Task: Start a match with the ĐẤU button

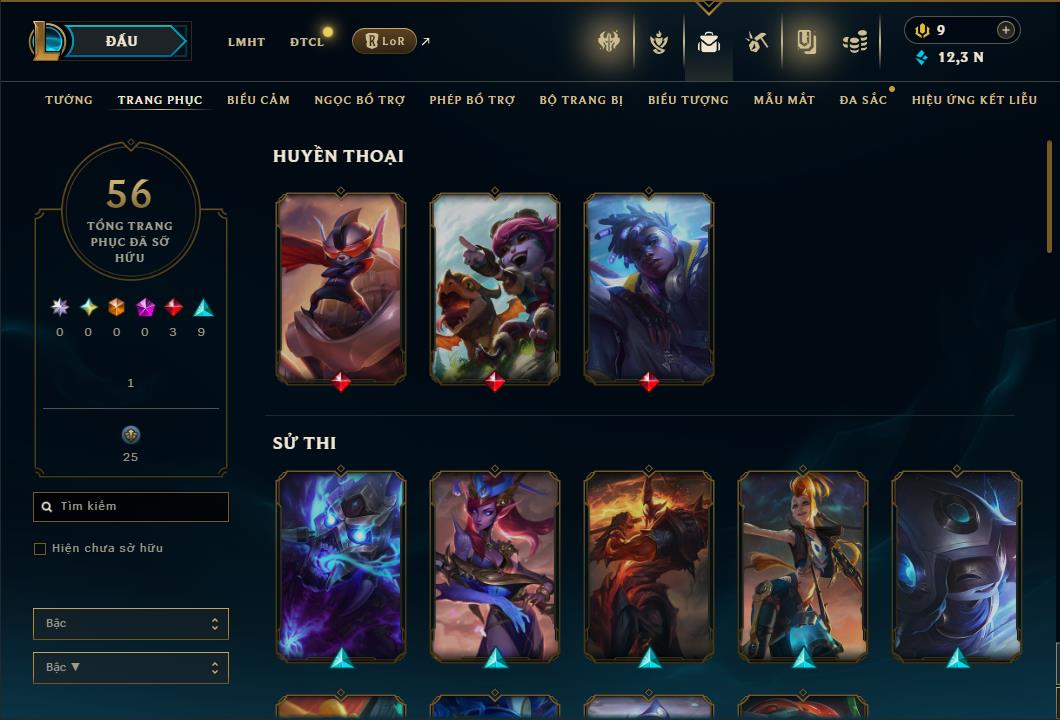Action: [x=122, y=41]
